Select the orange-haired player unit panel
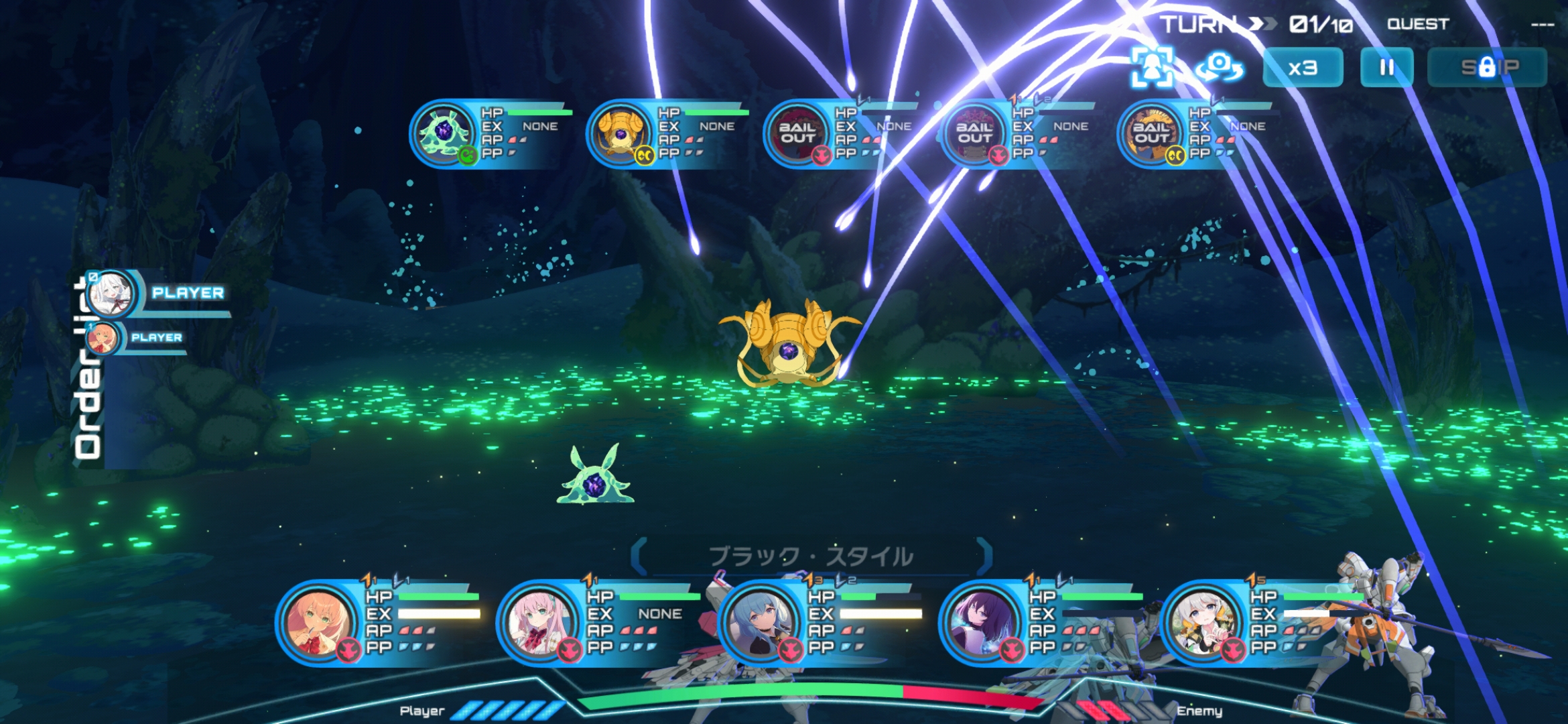 point(379,622)
